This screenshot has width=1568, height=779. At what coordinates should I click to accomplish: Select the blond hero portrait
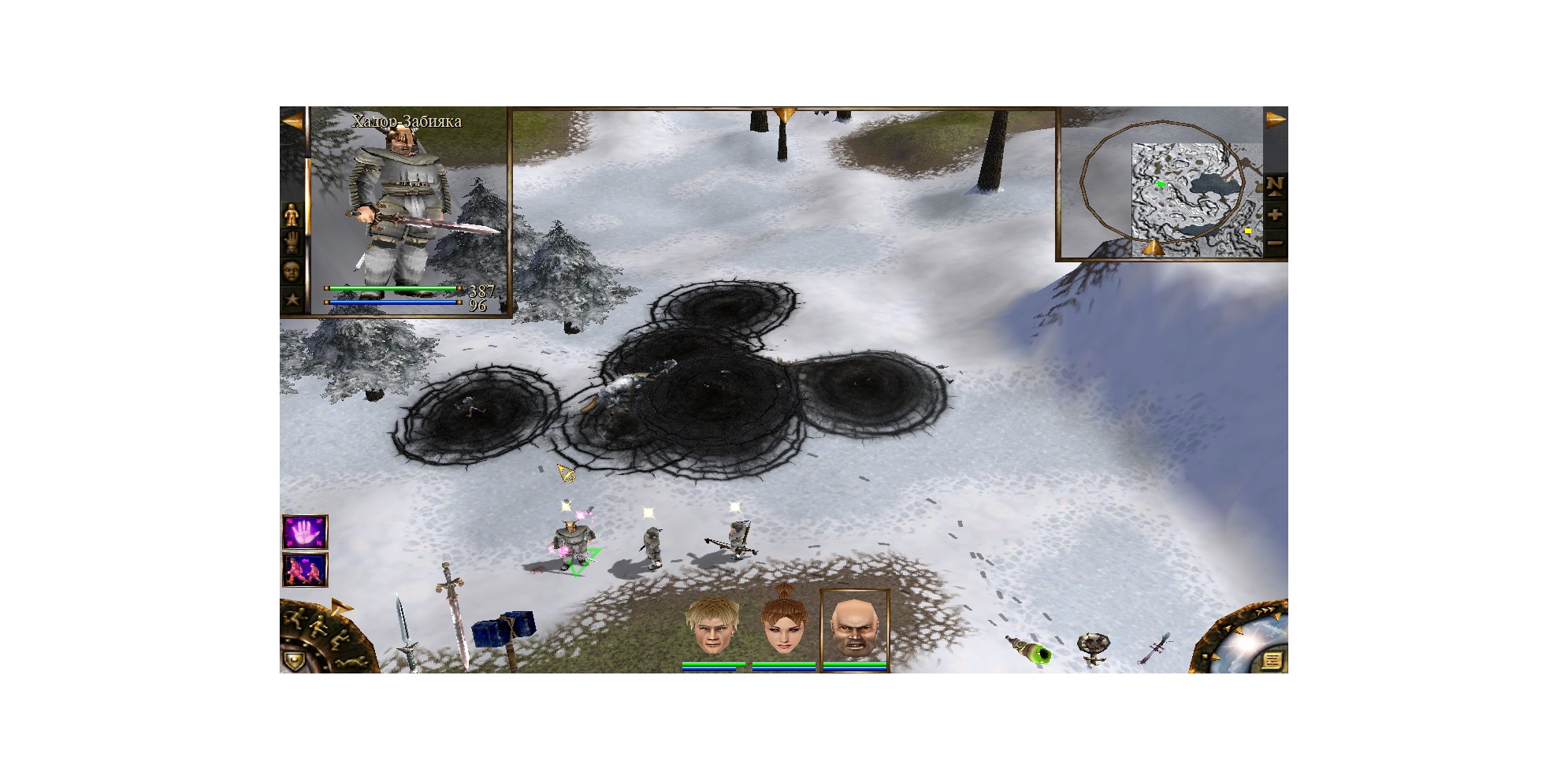712,627
